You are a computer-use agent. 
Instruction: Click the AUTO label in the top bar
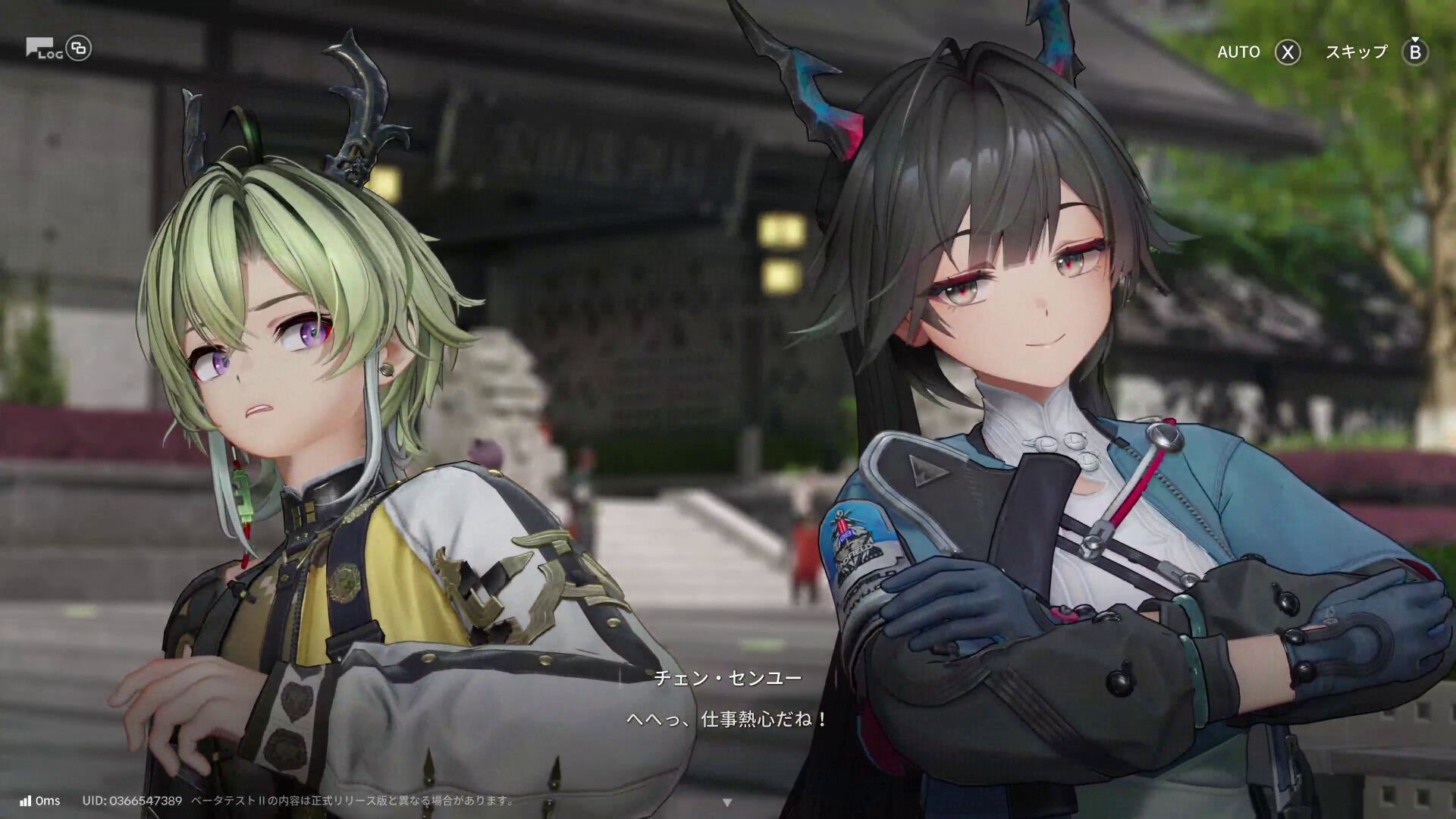[1238, 52]
